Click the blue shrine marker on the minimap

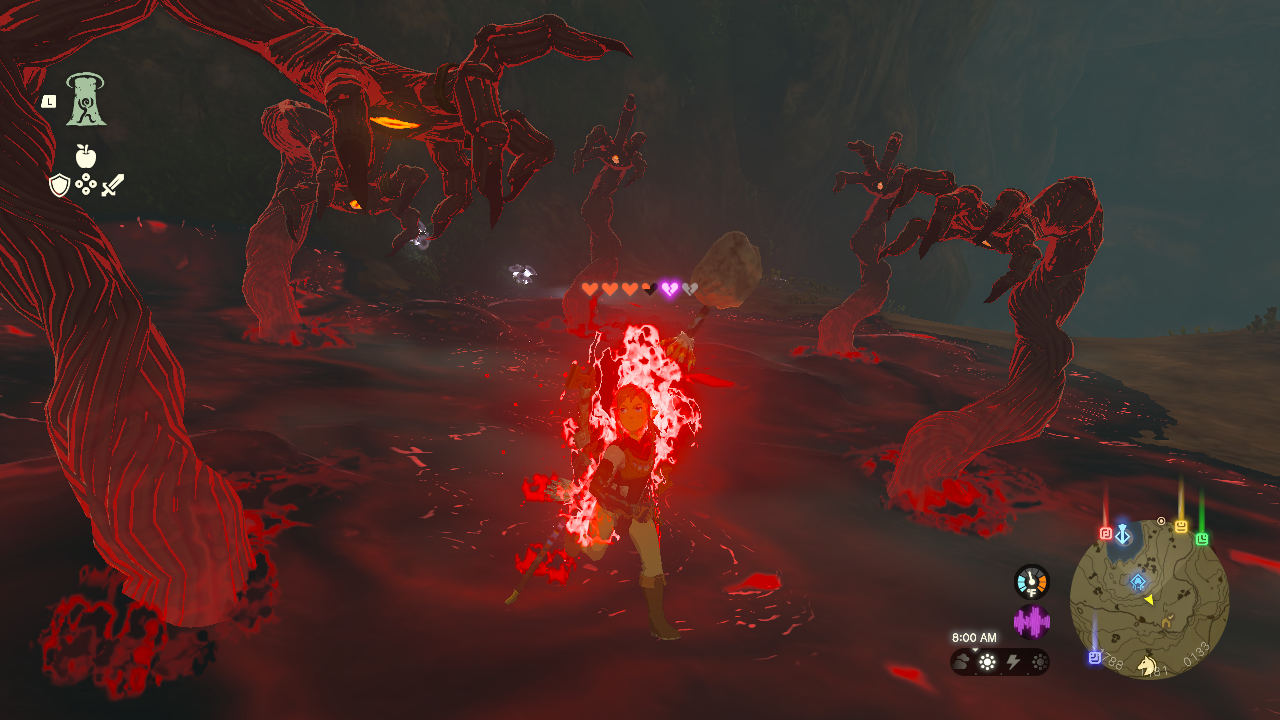coord(1138,581)
